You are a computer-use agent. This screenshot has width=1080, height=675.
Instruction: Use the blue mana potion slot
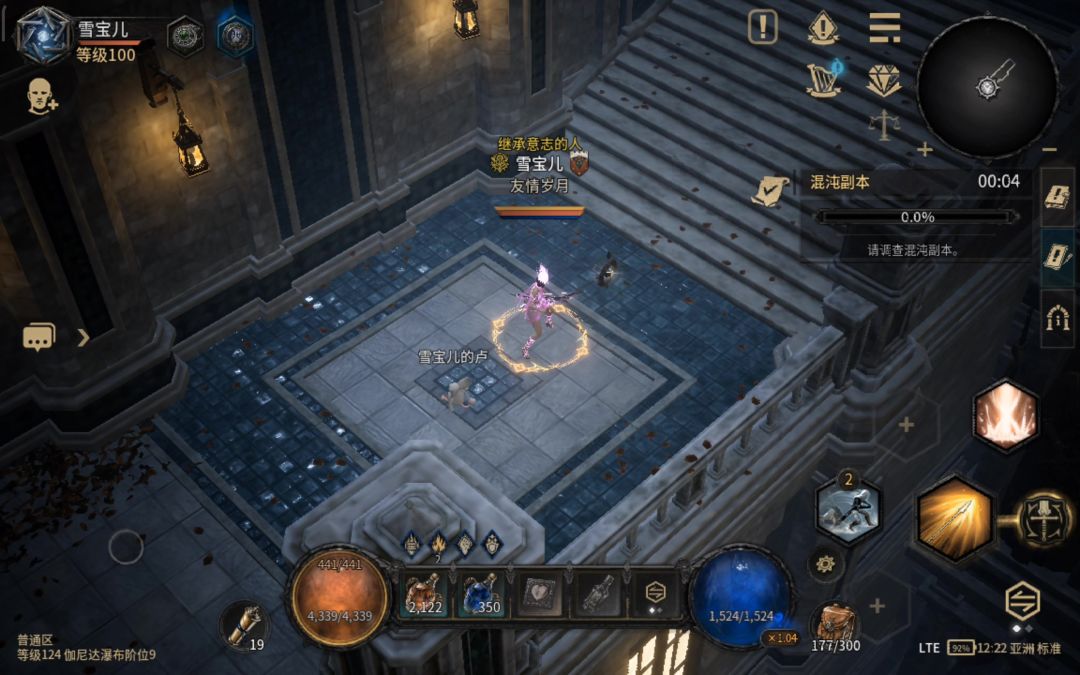point(481,594)
